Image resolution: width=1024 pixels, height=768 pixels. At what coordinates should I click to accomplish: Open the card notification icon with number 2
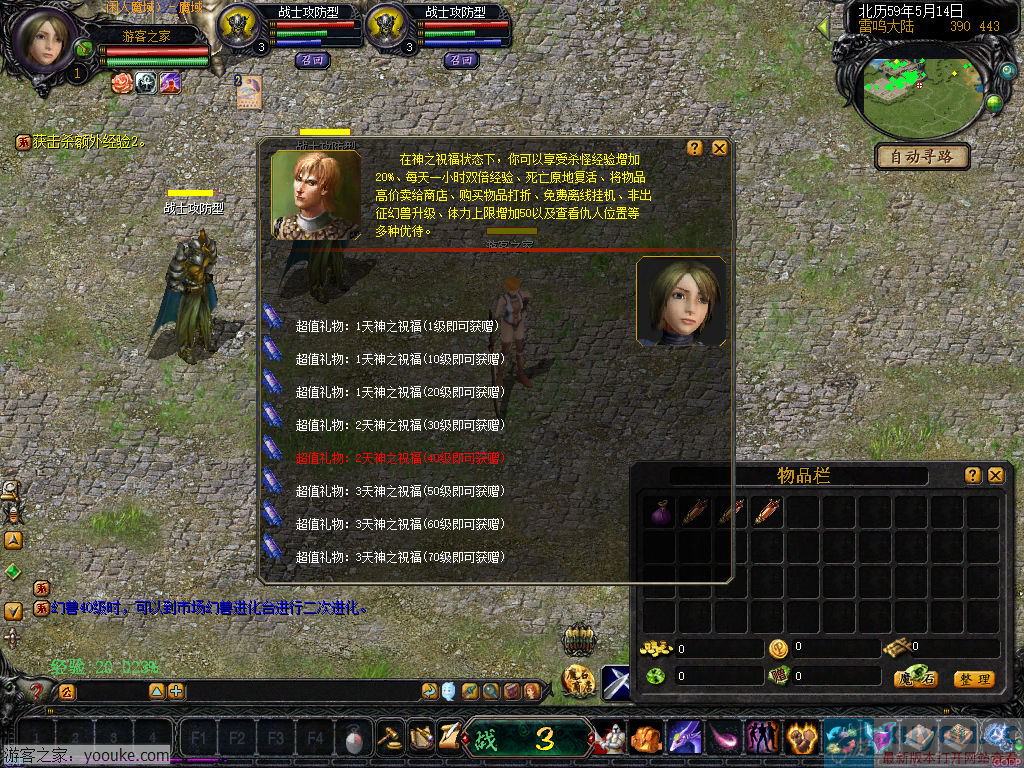248,92
